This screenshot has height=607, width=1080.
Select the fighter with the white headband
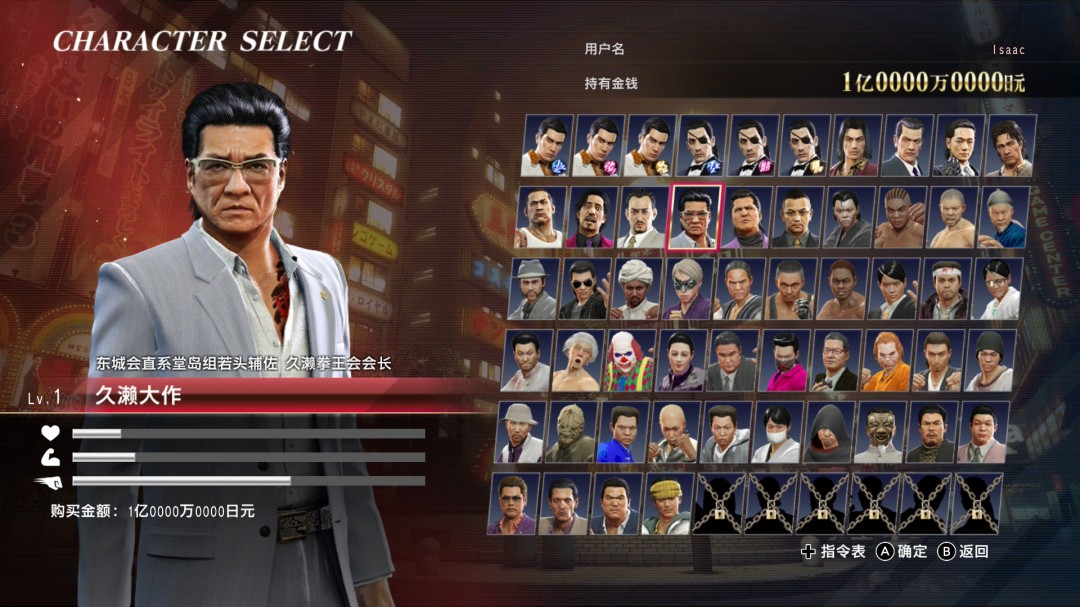coord(944,289)
